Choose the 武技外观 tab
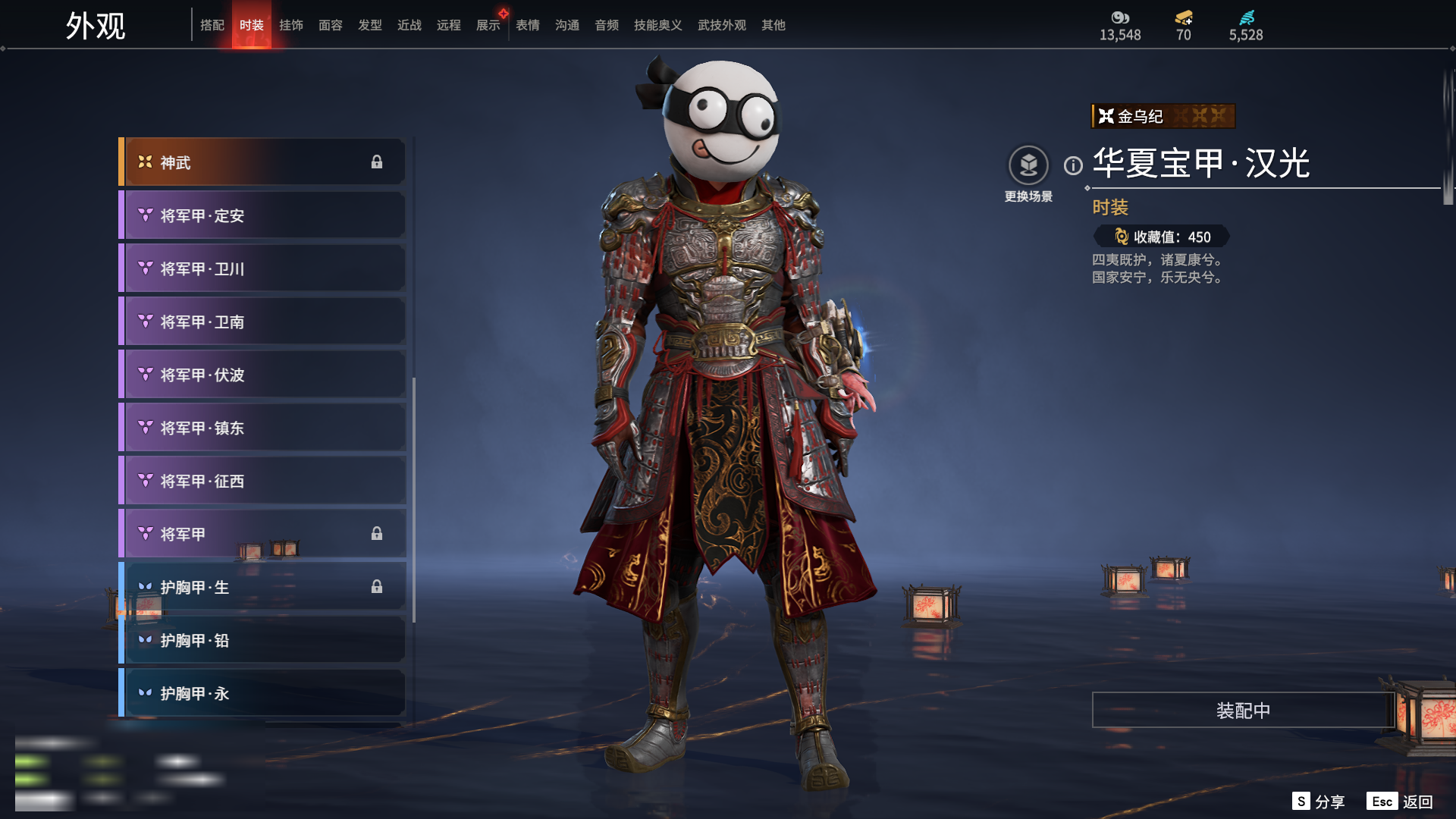 722,25
